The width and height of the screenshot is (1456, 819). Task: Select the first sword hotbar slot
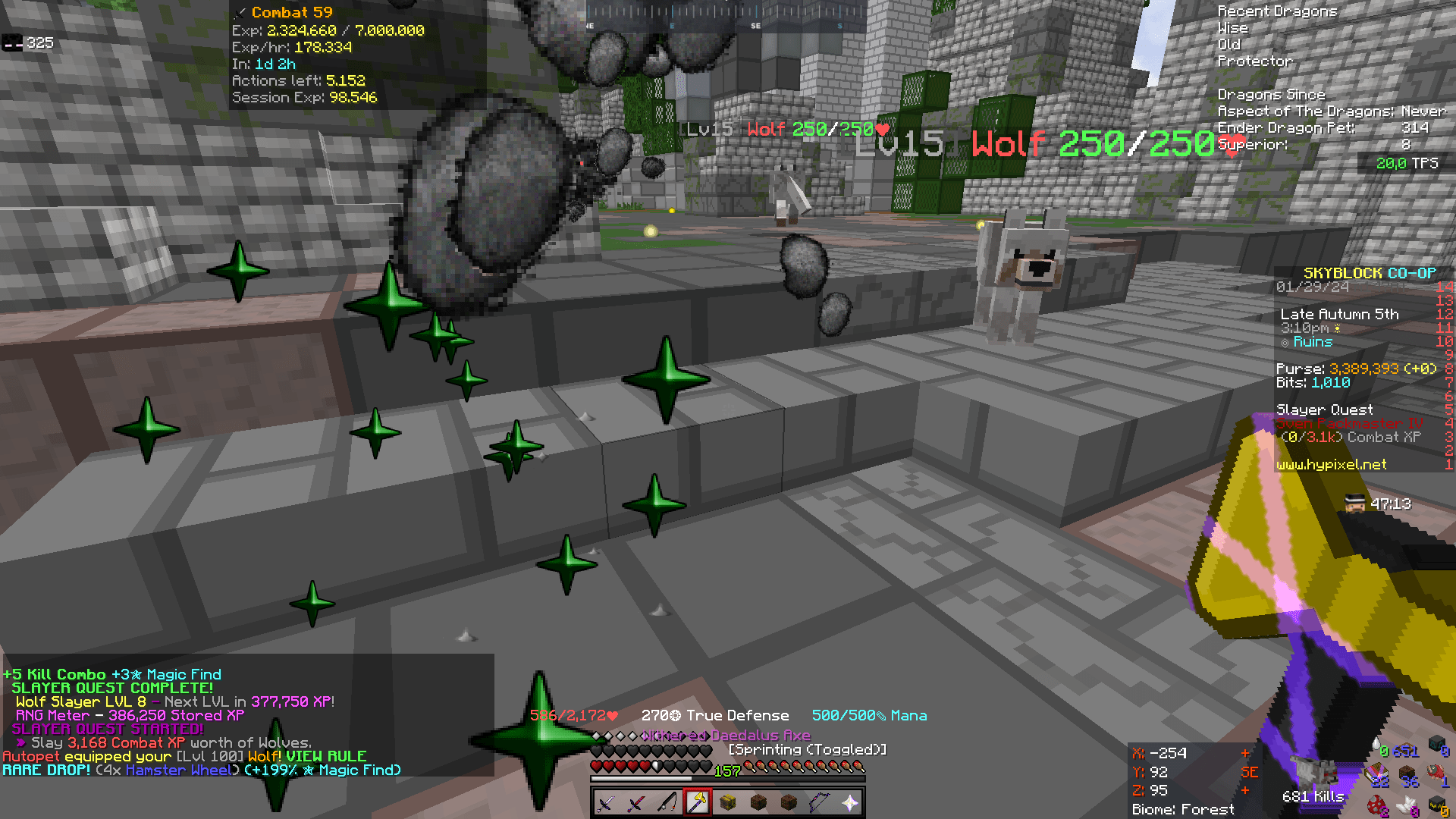point(604,802)
